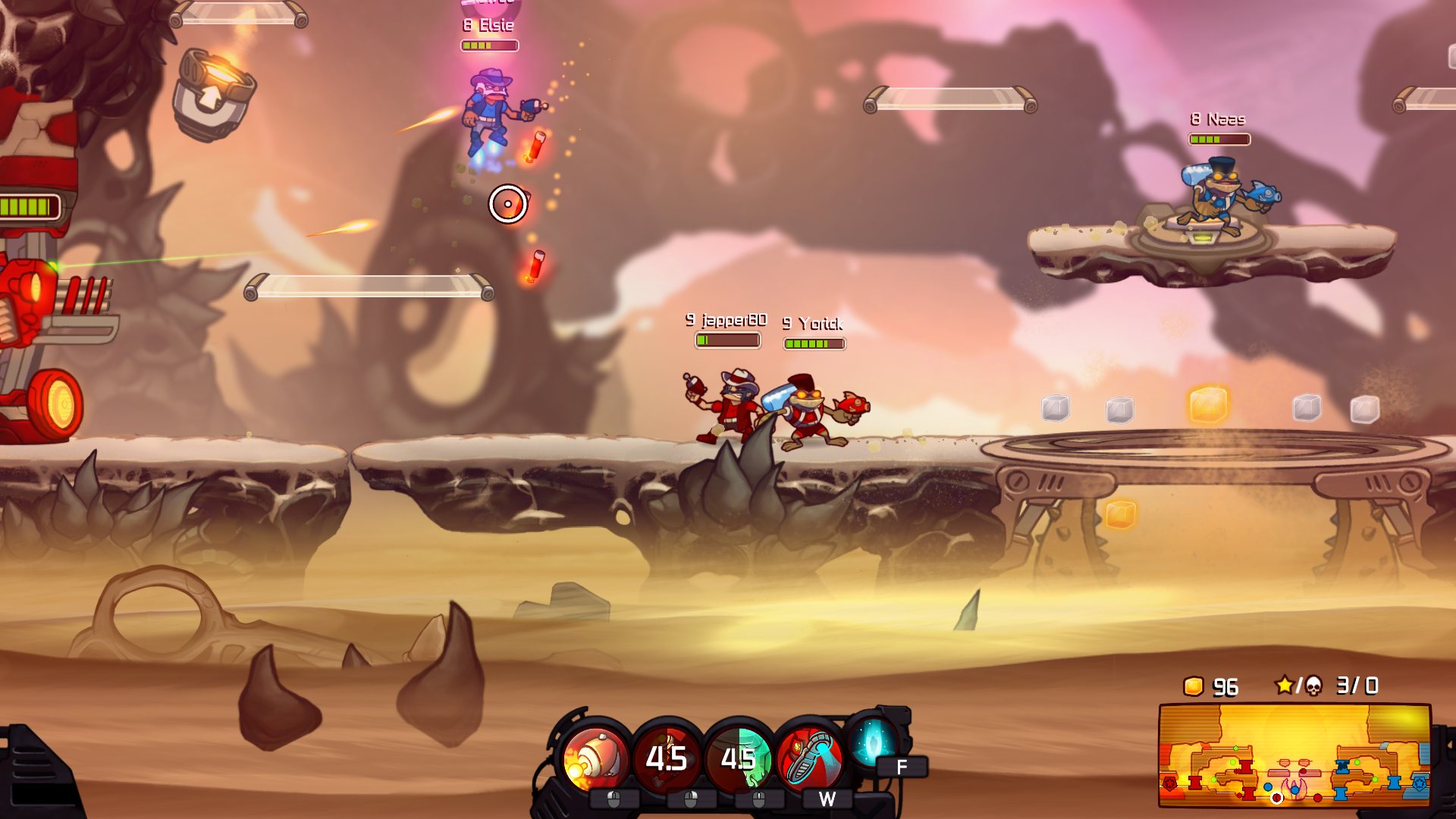Click the minimap in the corner
1456x819 pixels.
pos(1294,755)
